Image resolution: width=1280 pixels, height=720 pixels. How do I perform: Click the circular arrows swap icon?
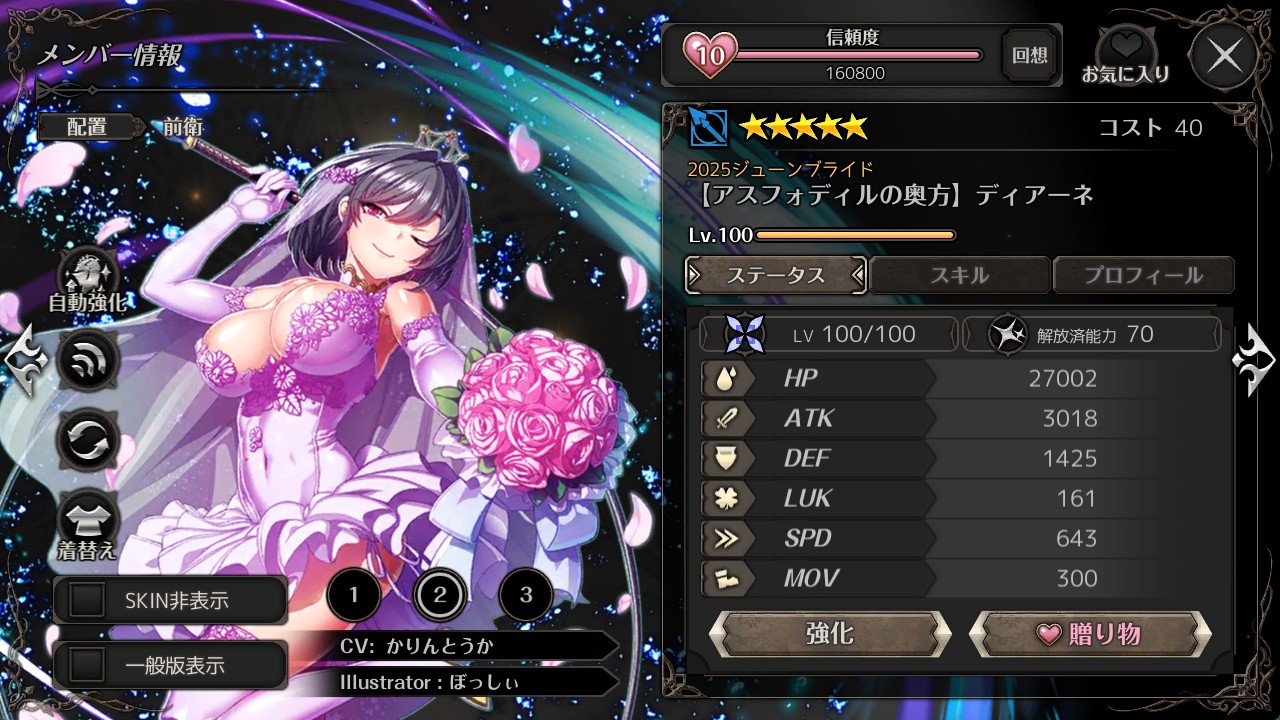point(88,440)
